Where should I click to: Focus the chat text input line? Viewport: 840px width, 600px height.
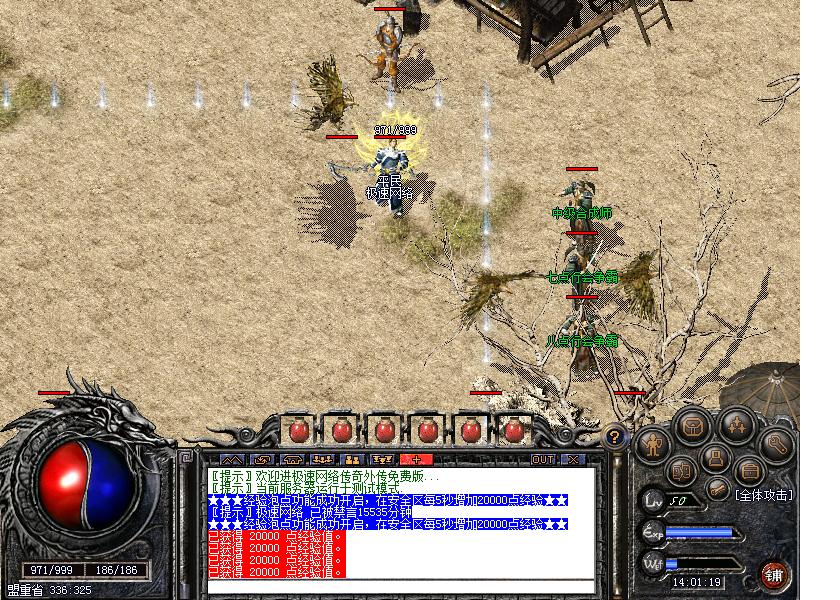click(x=400, y=586)
